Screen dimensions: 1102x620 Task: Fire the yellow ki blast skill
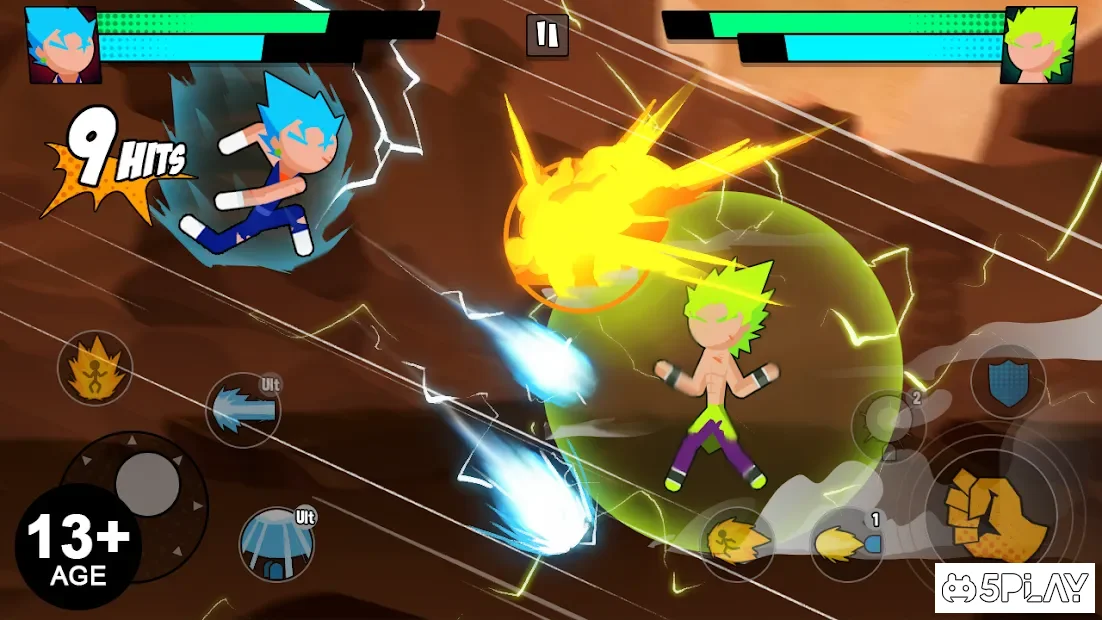pos(846,544)
